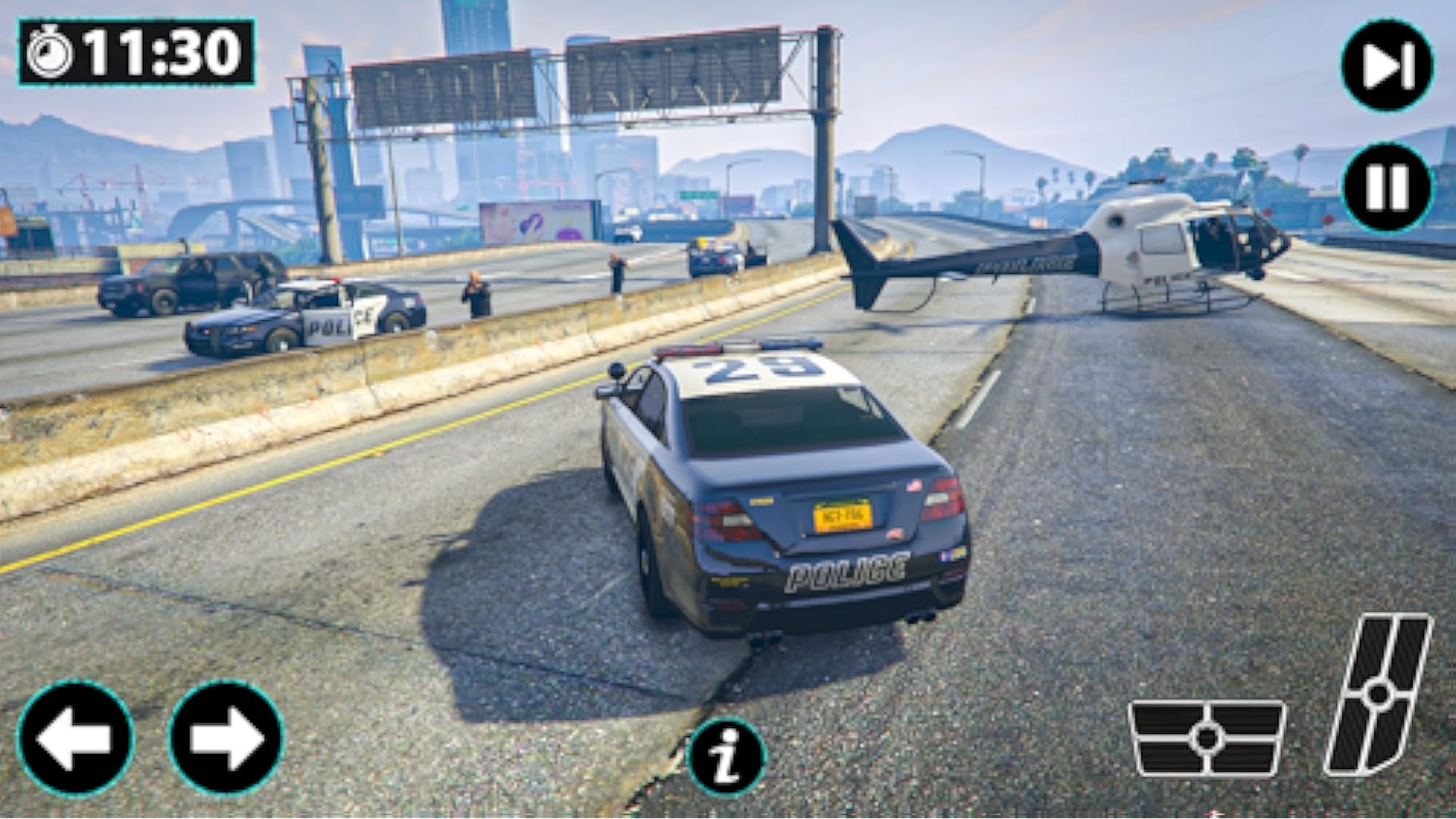Image resolution: width=1456 pixels, height=819 pixels.
Task: Tap the player's police car numbered 23
Action: 773,485
